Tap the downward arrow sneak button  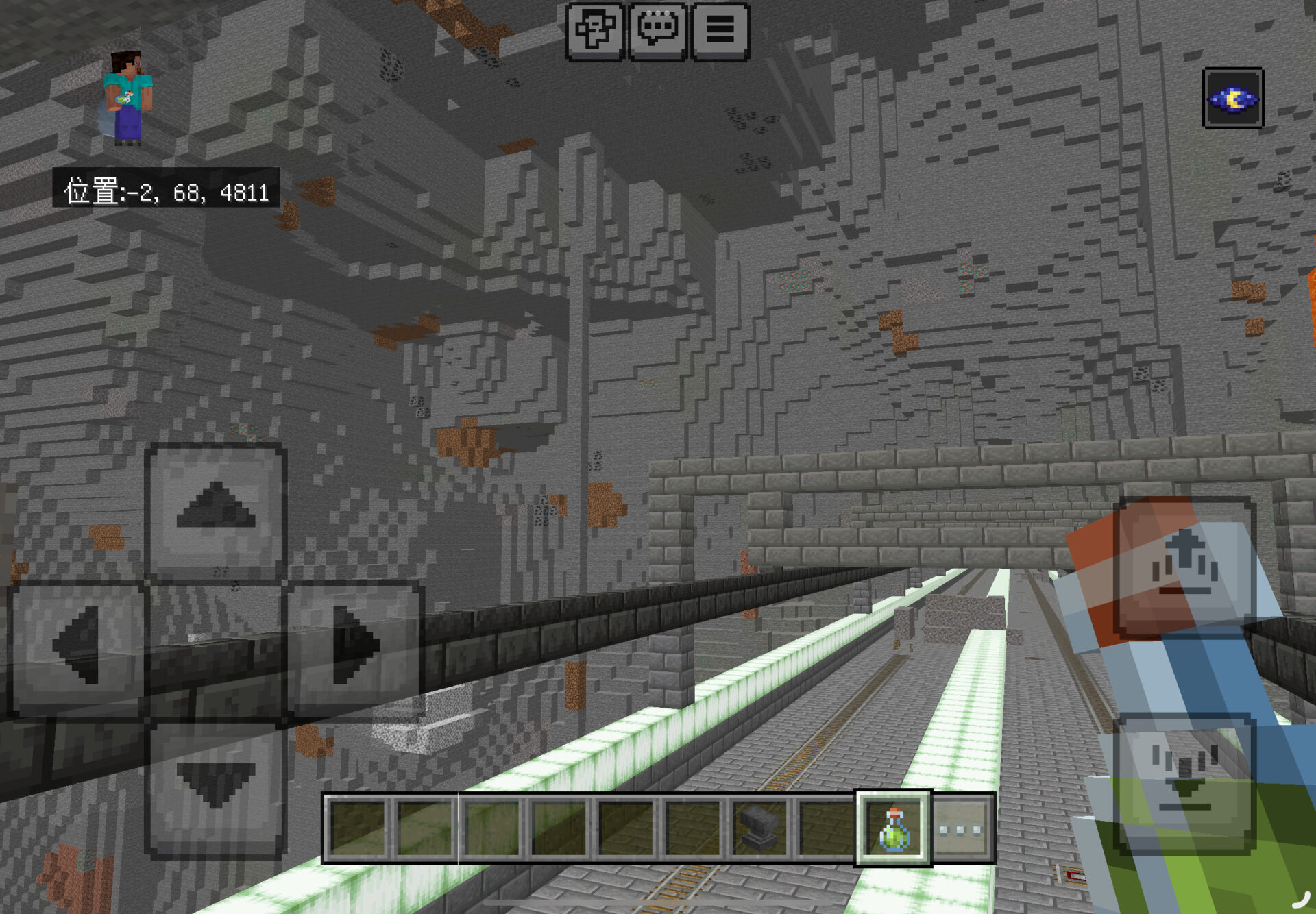point(1184,781)
